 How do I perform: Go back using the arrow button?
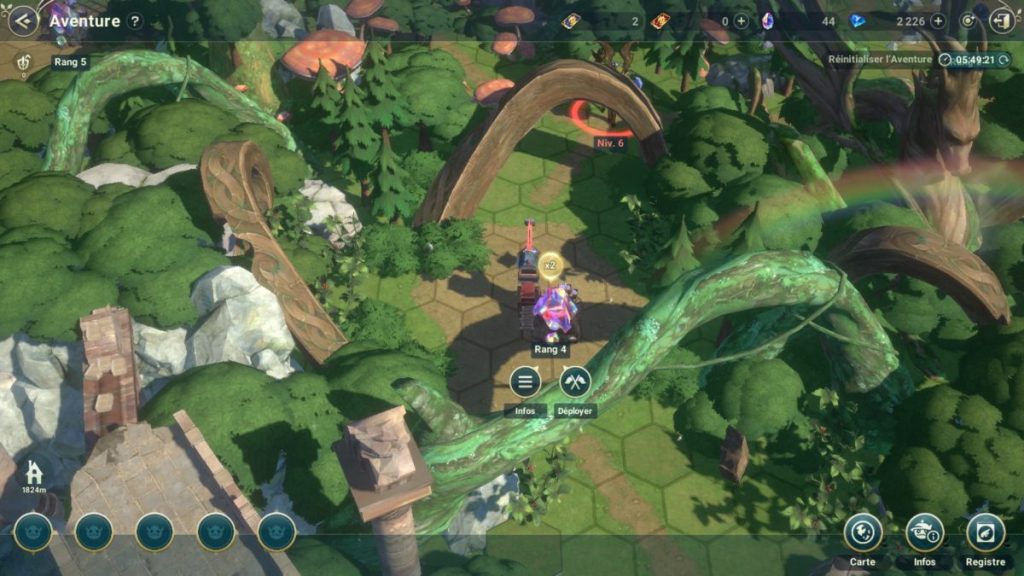pyautogui.click(x=22, y=20)
